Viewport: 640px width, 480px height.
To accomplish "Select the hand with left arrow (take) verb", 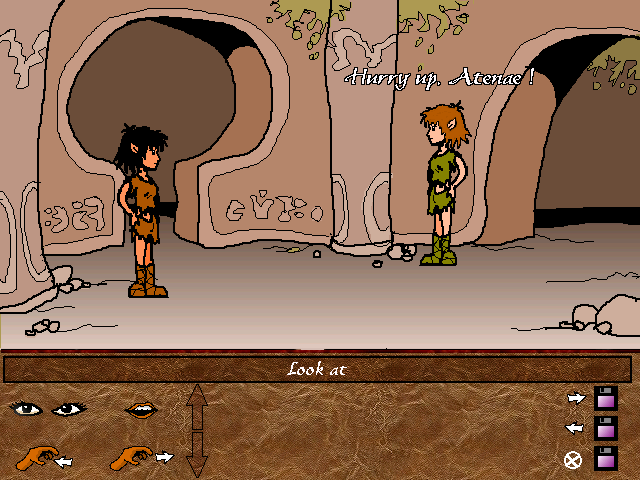I will [43, 458].
